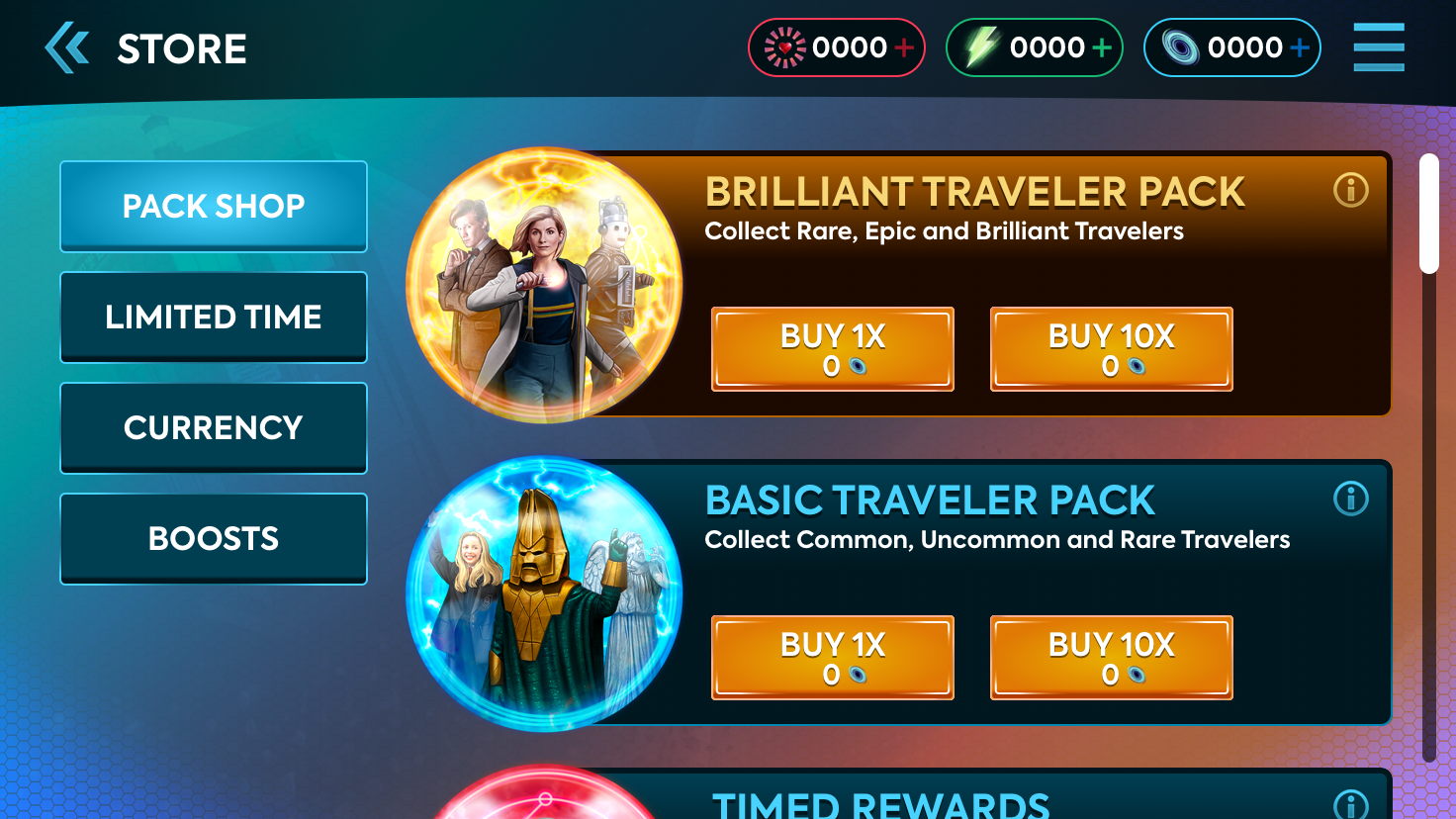Add more lightning energy currency
The width and height of the screenshot is (1456, 819).
(1102, 47)
